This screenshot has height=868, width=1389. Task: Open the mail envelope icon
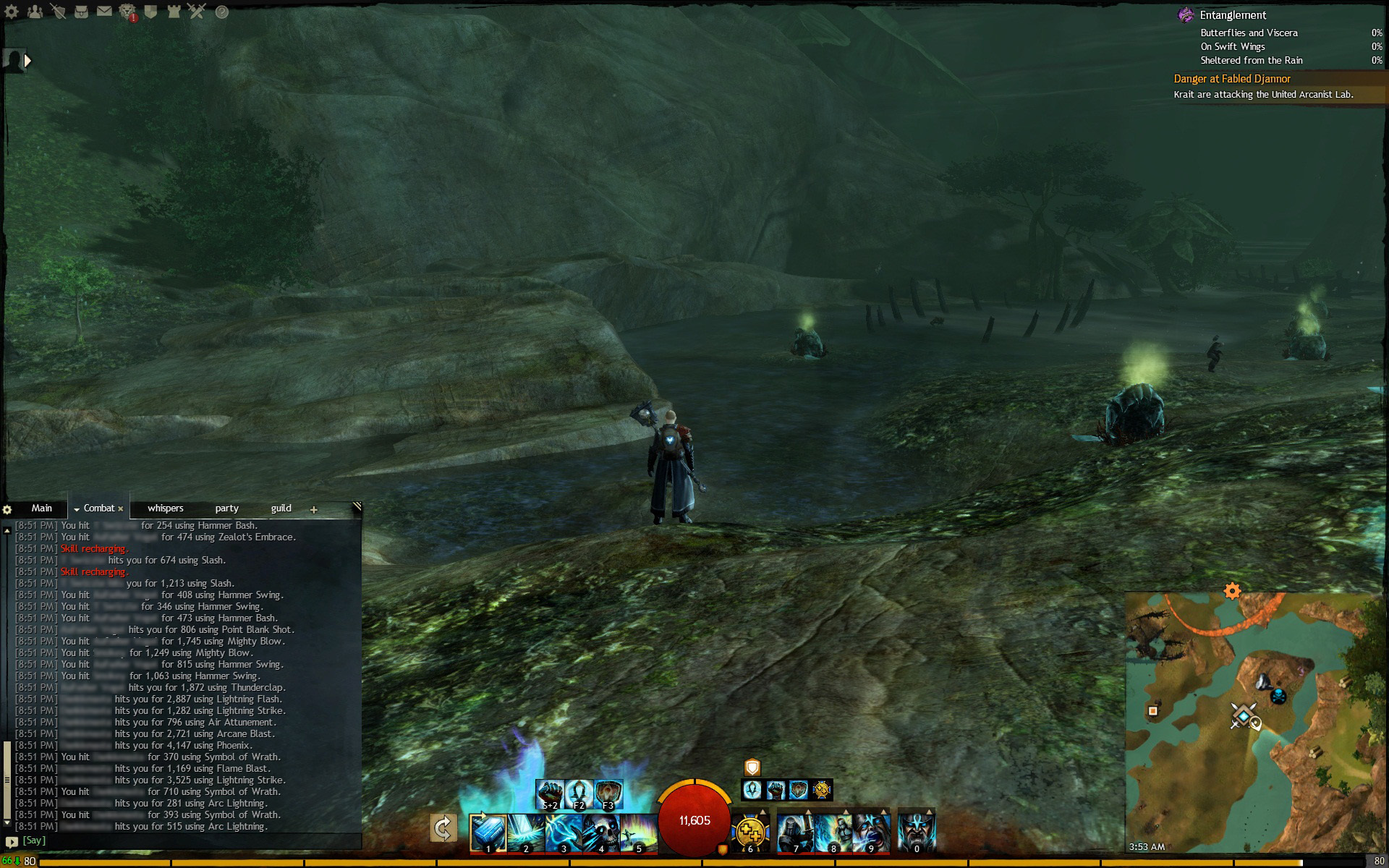[x=104, y=12]
